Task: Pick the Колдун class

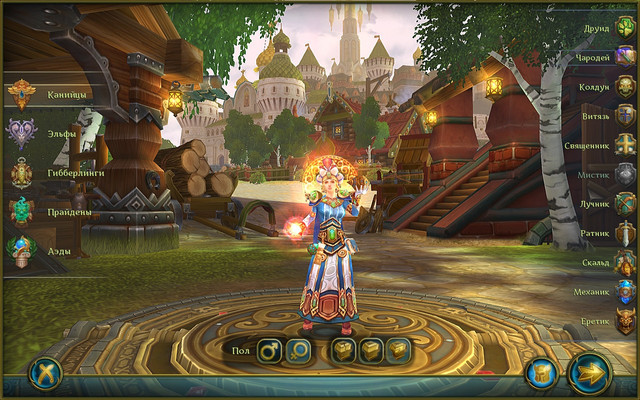Action: [x=625, y=86]
